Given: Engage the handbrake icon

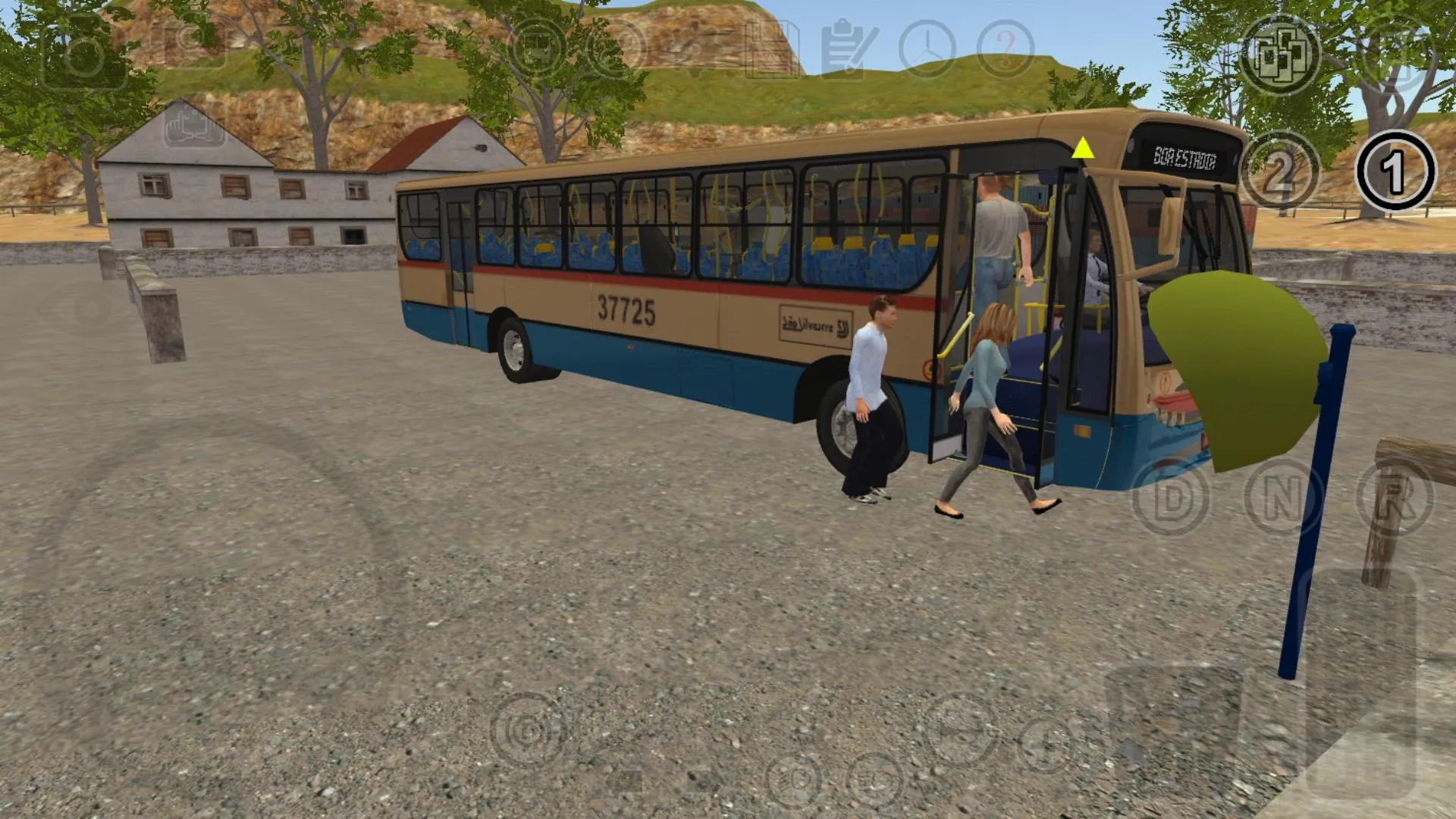Looking at the screenshot, I should point(523,730).
